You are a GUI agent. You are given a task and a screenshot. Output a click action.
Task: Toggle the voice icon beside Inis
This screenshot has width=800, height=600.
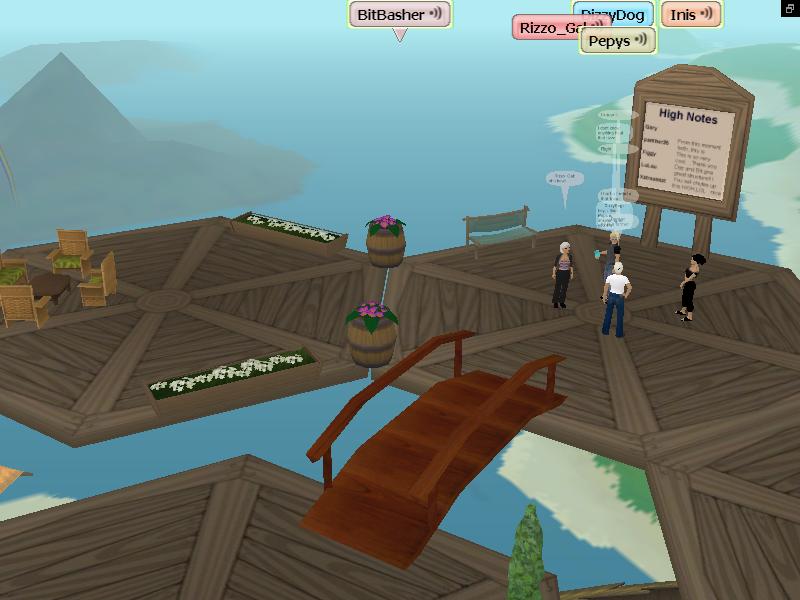(708, 15)
